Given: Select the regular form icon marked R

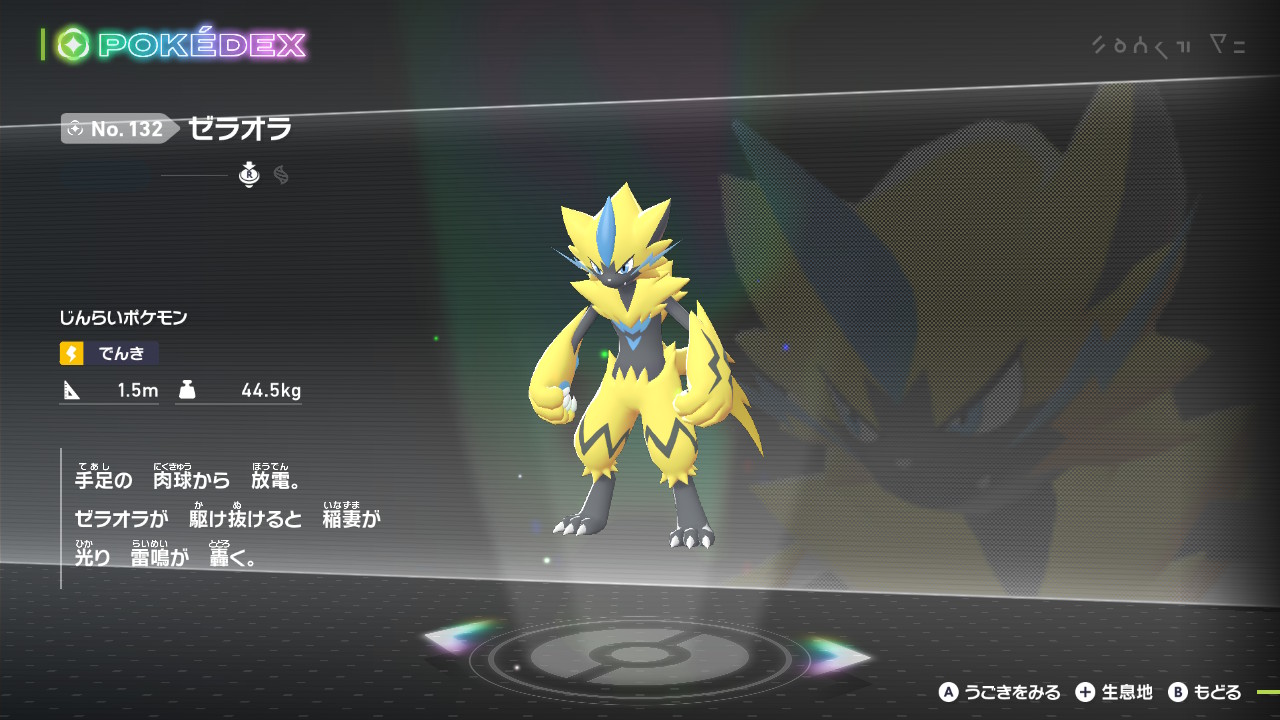Looking at the screenshot, I should tap(249, 176).
